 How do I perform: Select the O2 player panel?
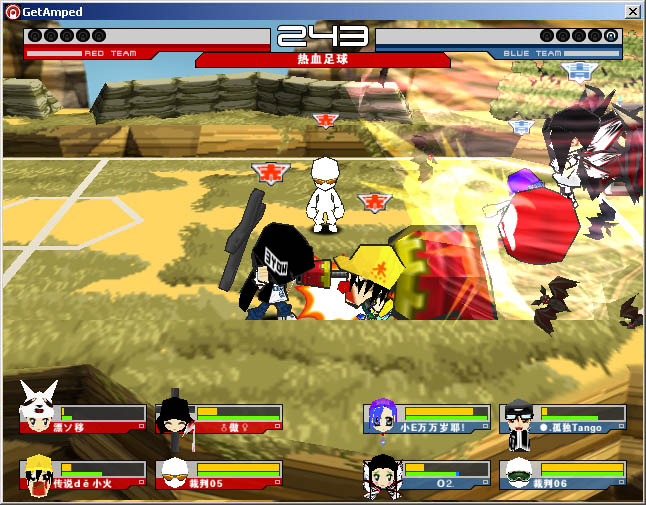pyautogui.click(x=428, y=474)
